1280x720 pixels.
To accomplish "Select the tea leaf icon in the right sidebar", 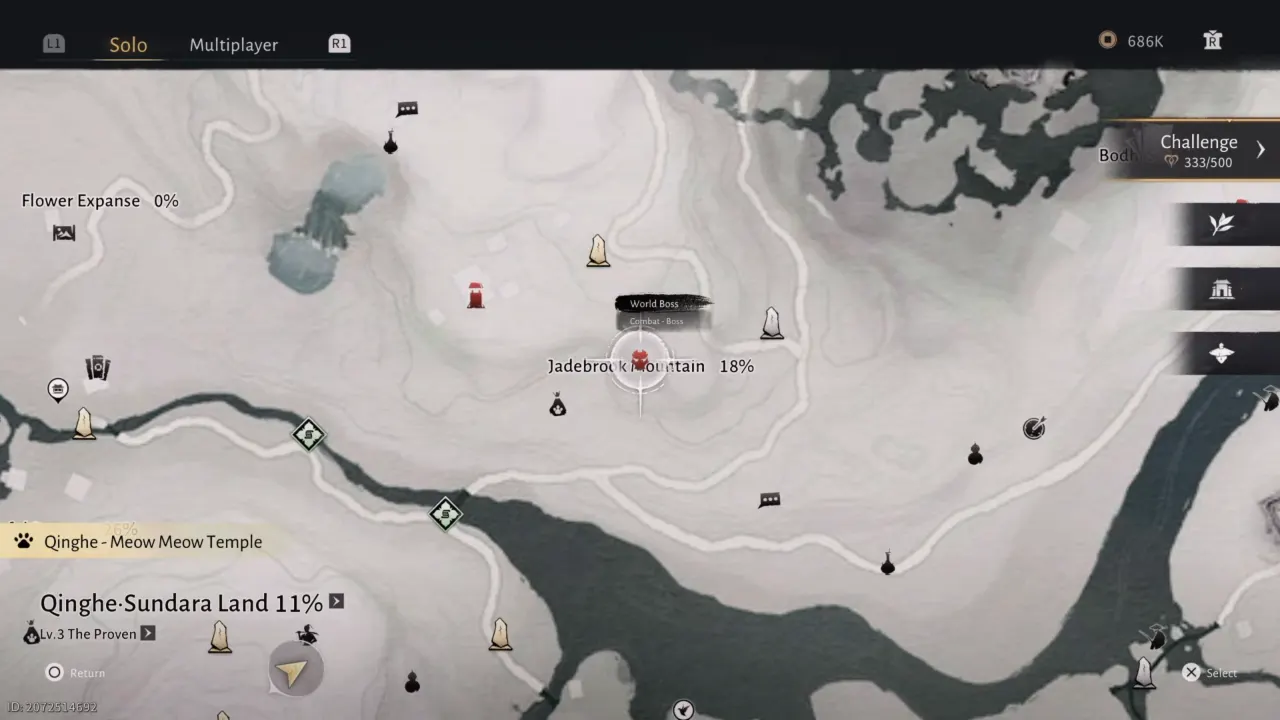I will pos(1222,224).
